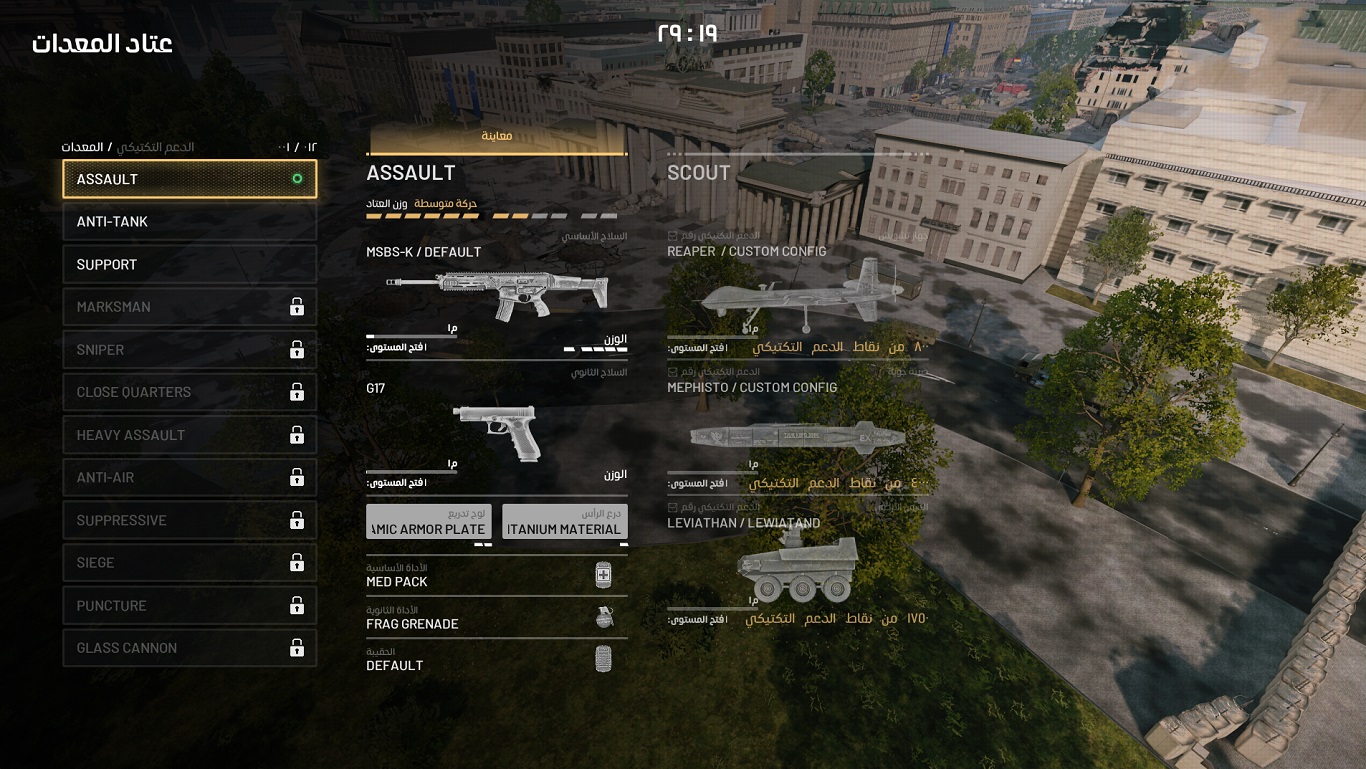The width and height of the screenshot is (1366, 769).
Task: Choose the locked CLOSE QUARTERS loadout
Action: 189,392
